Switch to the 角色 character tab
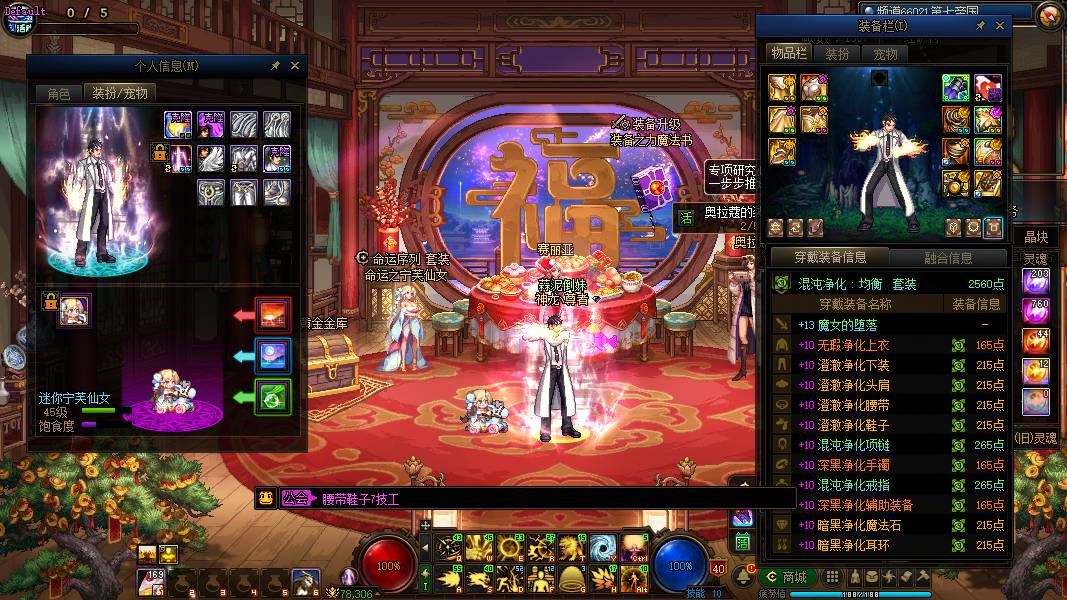 pos(59,93)
